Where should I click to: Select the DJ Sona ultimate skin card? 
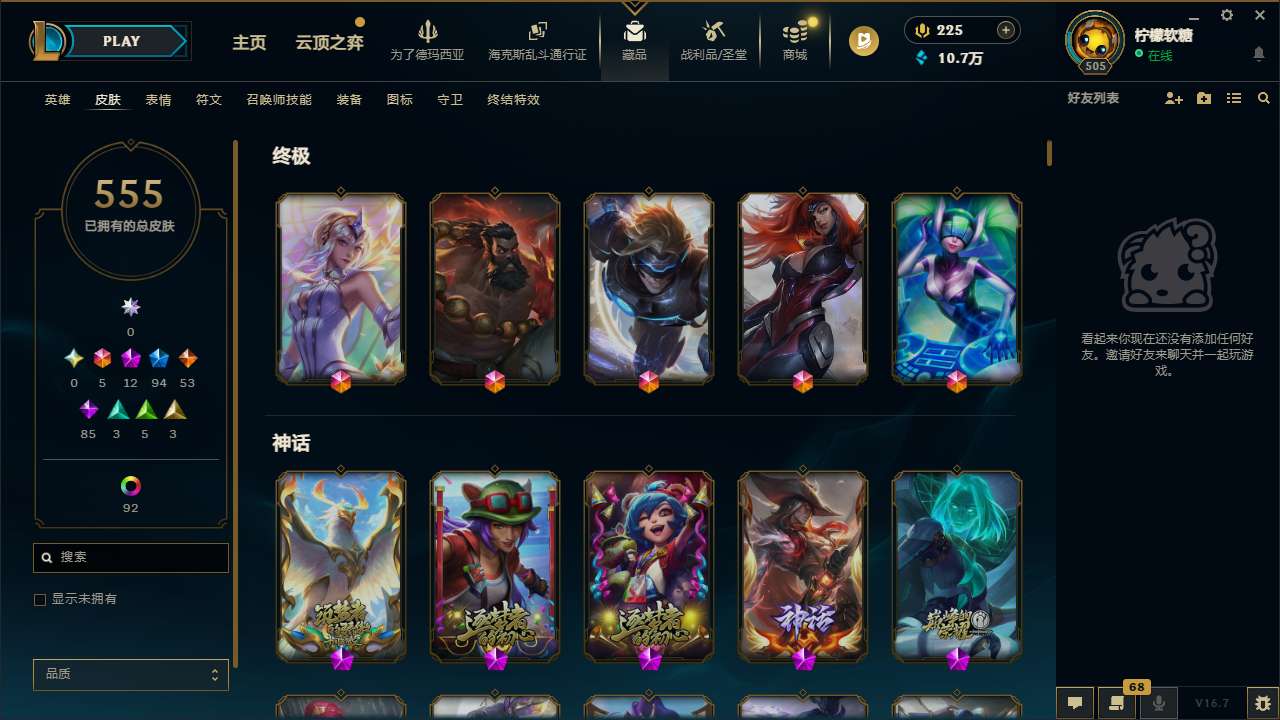pyautogui.click(x=957, y=288)
